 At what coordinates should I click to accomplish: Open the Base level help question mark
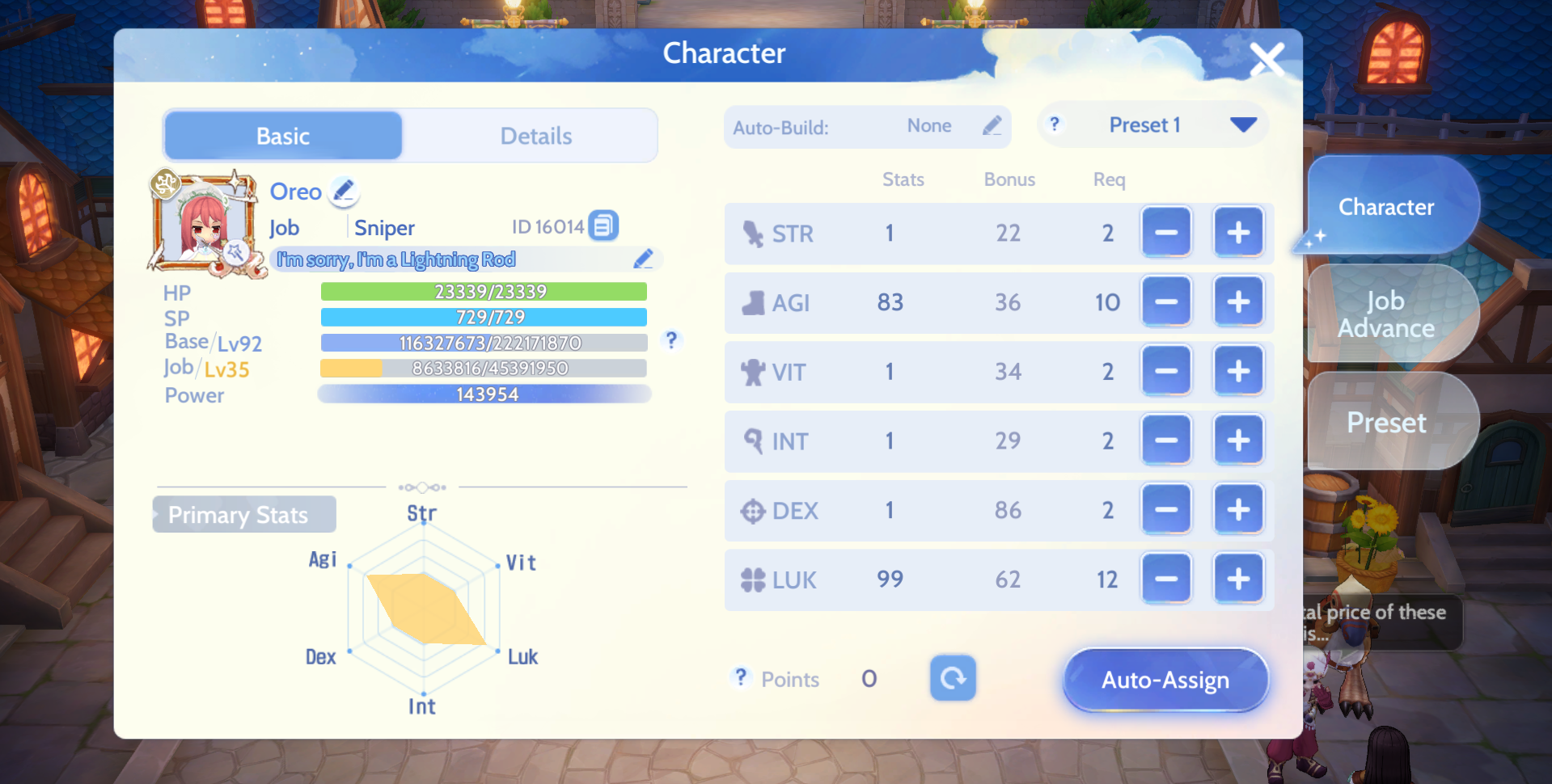[x=671, y=341]
